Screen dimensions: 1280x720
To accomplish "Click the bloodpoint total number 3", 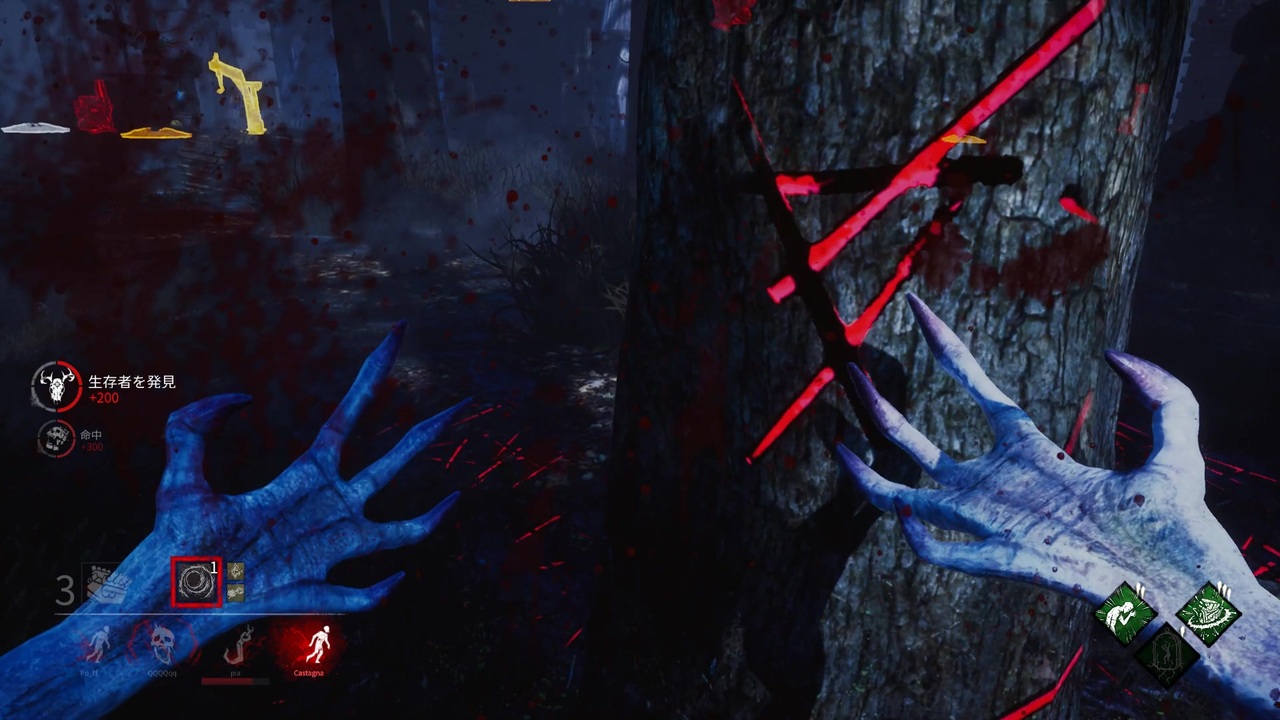I will pyautogui.click(x=64, y=590).
